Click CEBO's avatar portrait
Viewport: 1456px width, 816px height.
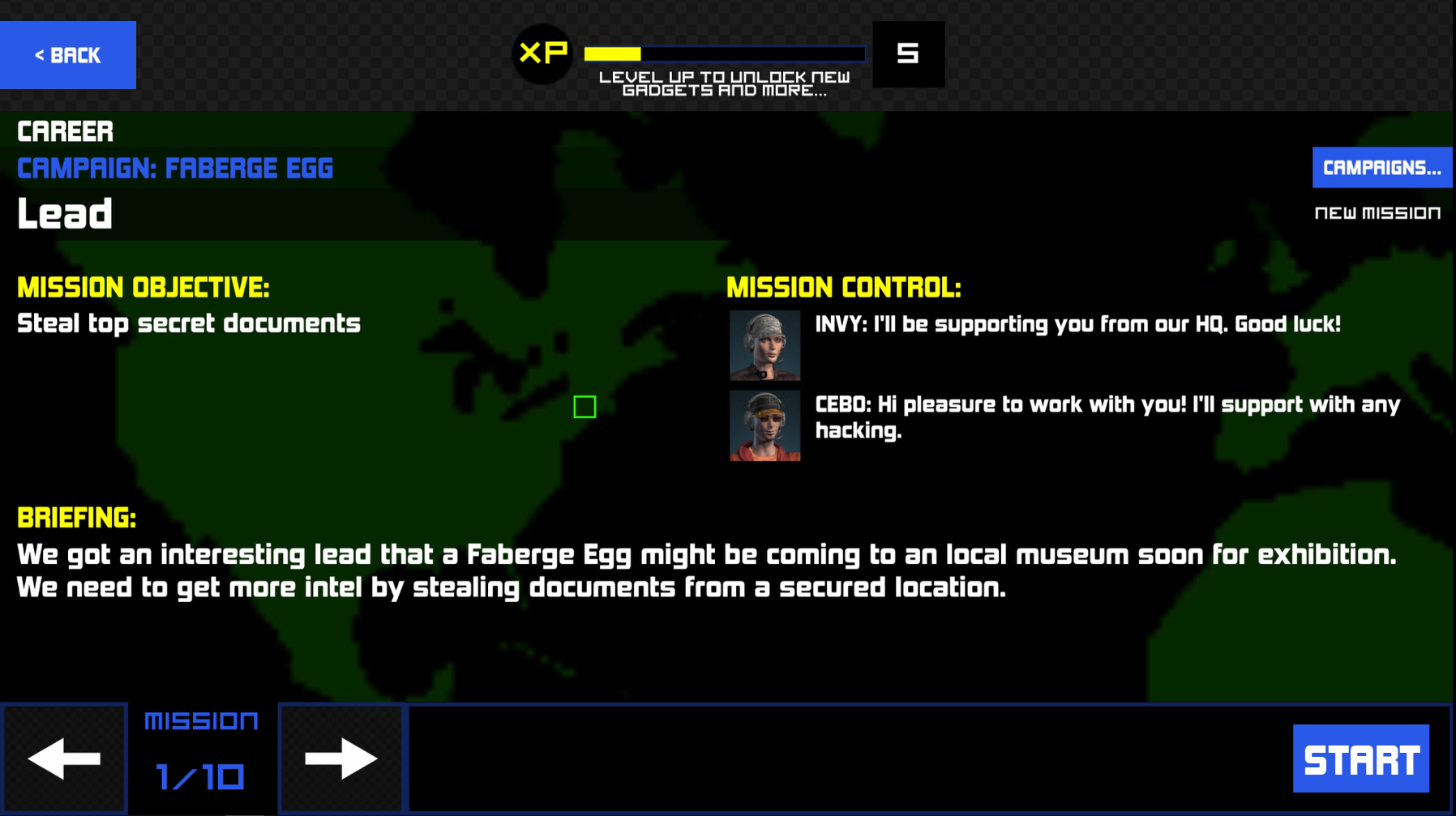(764, 425)
